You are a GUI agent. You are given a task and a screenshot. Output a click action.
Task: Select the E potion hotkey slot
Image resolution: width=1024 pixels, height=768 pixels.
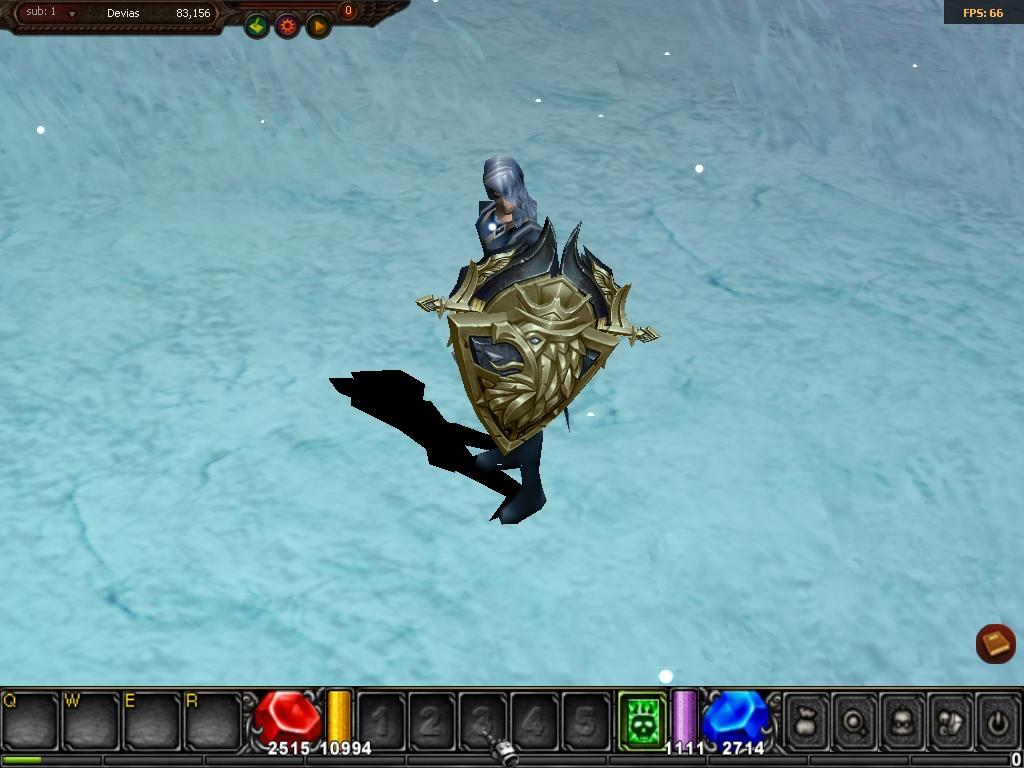[x=153, y=720]
